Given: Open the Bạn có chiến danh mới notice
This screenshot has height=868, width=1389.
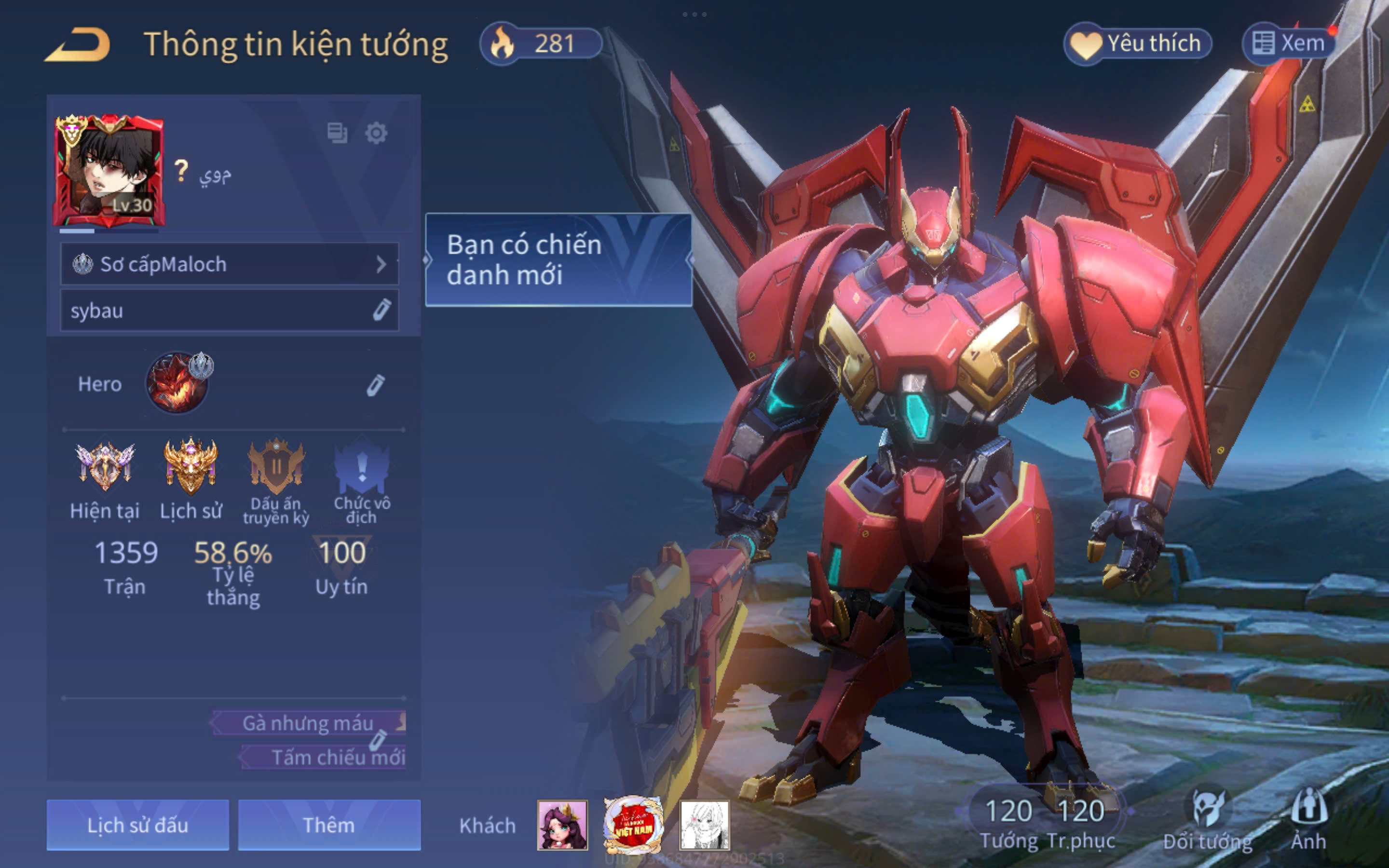Looking at the screenshot, I should click(x=558, y=260).
